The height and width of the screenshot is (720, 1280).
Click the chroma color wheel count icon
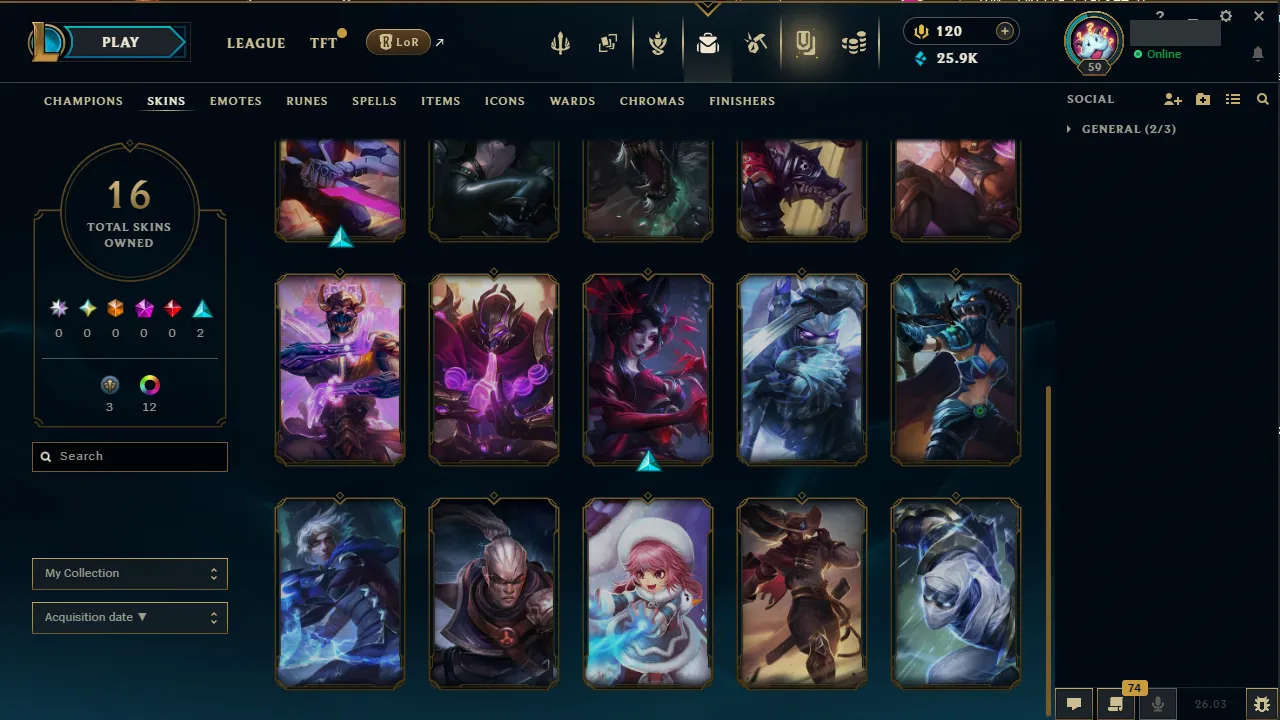click(149, 384)
